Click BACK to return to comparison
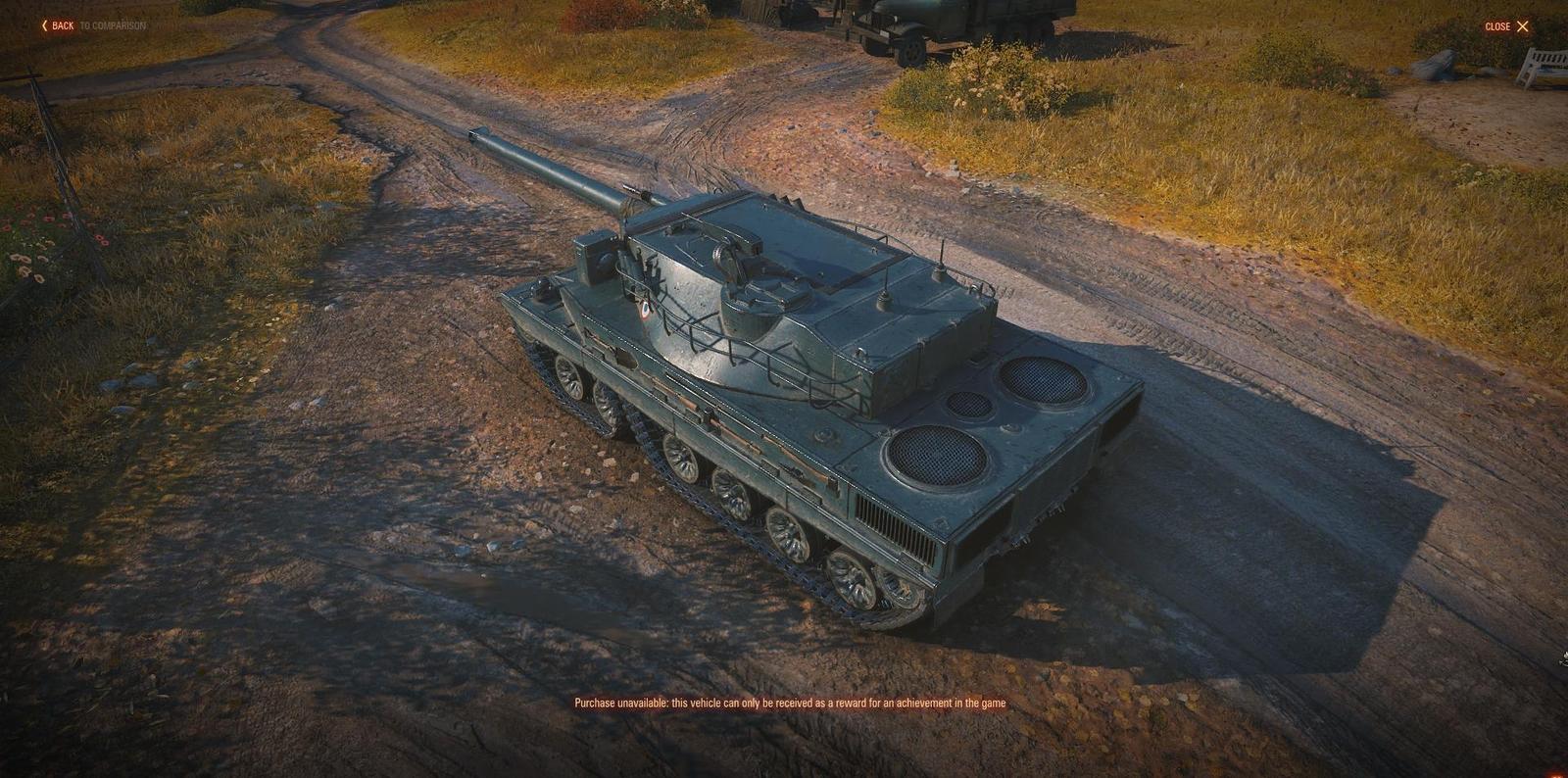Image resolution: width=1568 pixels, height=778 pixels. point(61,26)
